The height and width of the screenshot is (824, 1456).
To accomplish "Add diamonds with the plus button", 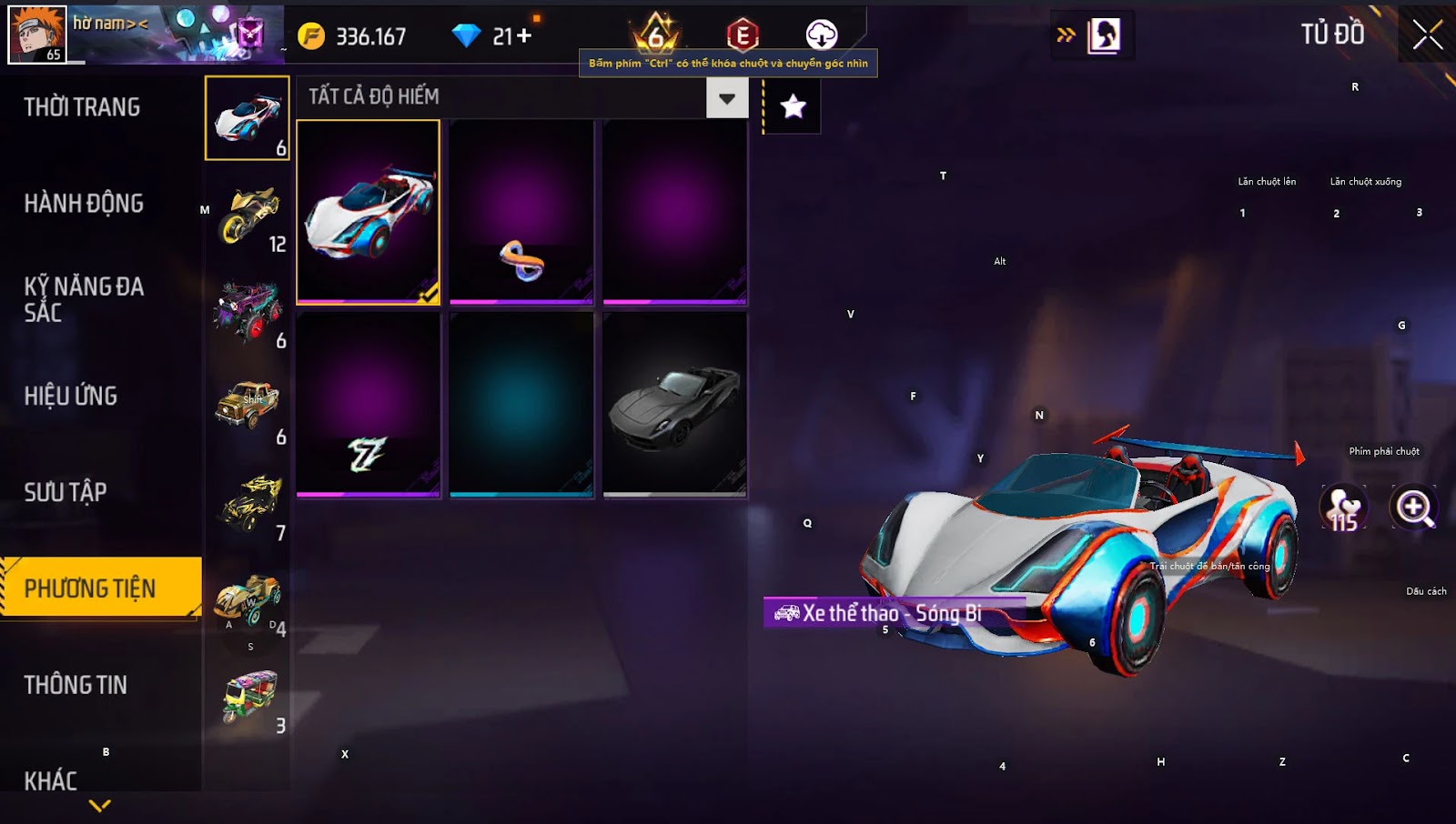I will coord(524,36).
